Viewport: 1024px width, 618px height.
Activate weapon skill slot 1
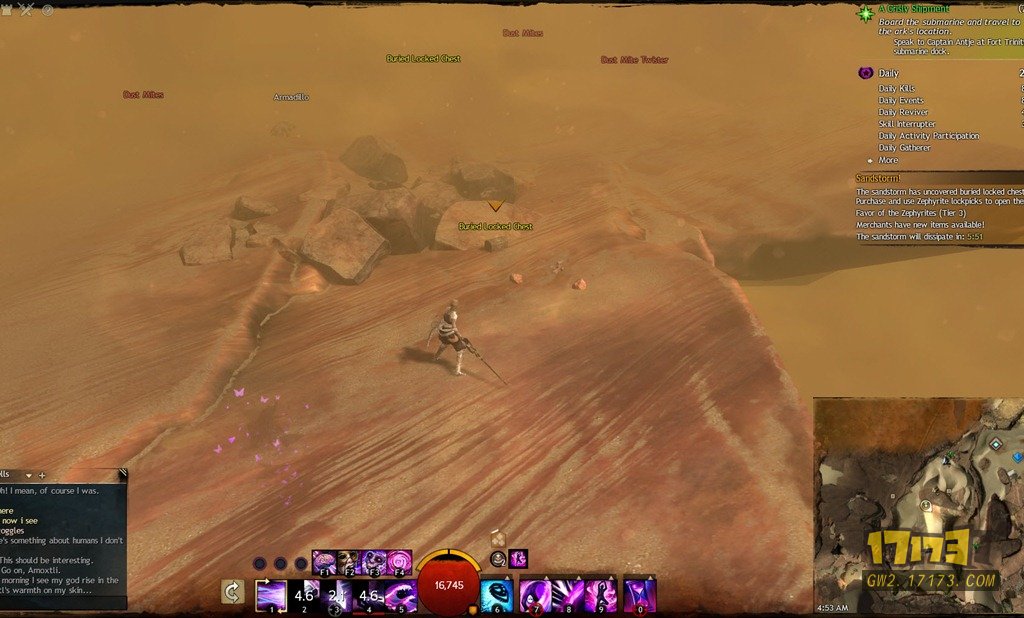tap(271, 595)
